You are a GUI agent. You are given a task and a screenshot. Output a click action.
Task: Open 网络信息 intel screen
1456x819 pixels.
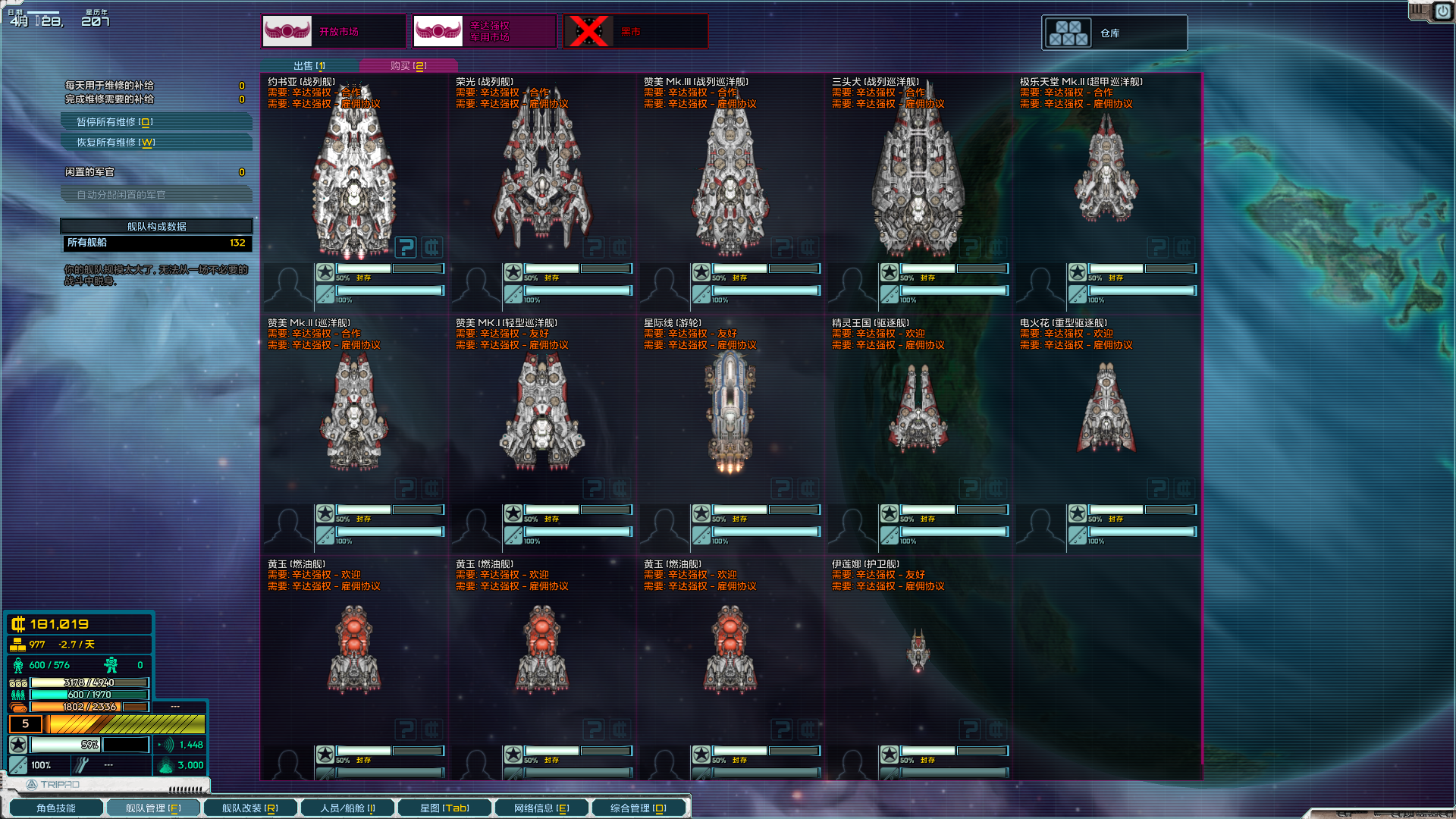pos(541,808)
